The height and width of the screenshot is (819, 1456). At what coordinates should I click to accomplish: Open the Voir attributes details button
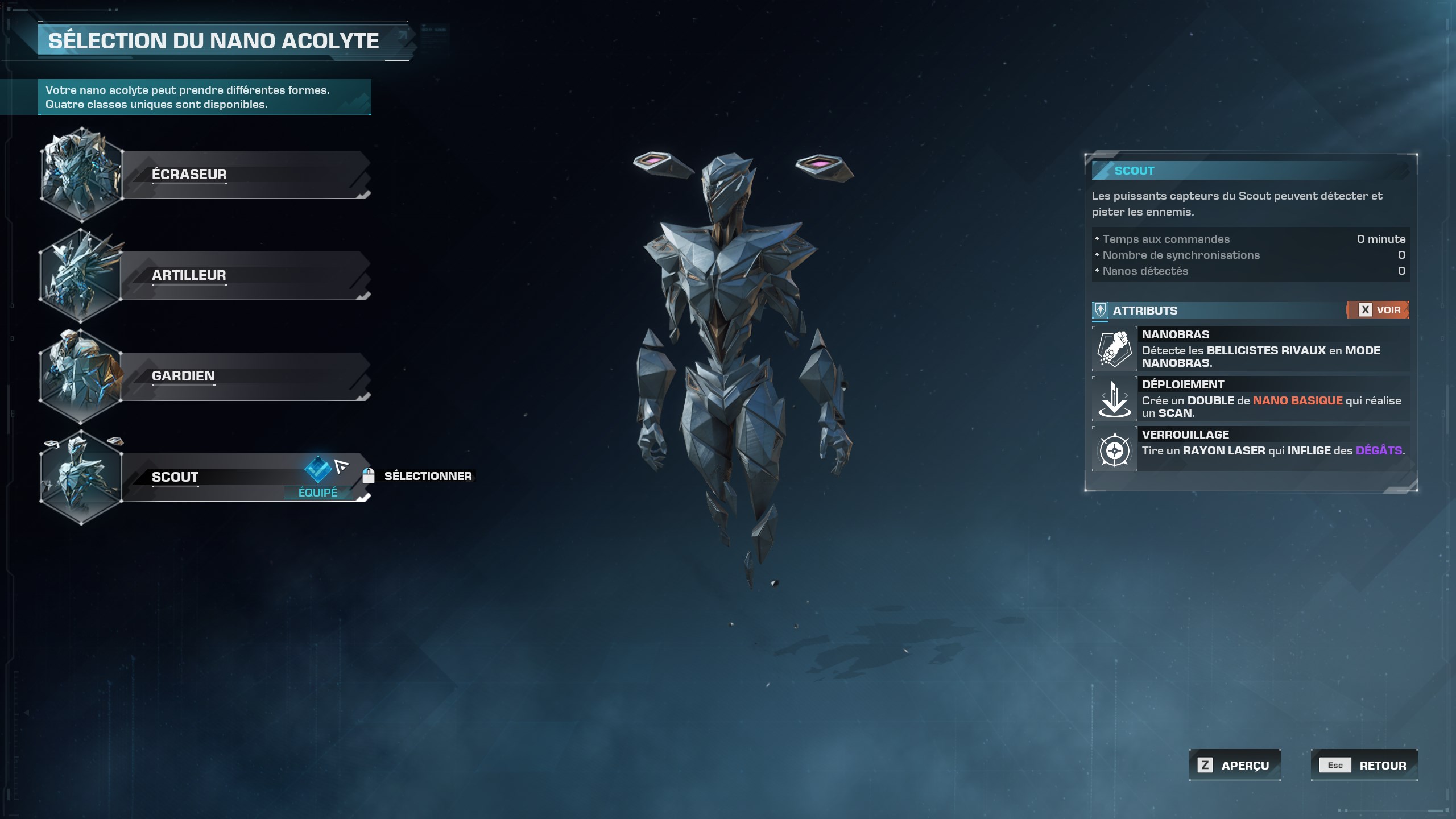[1379, 310]
